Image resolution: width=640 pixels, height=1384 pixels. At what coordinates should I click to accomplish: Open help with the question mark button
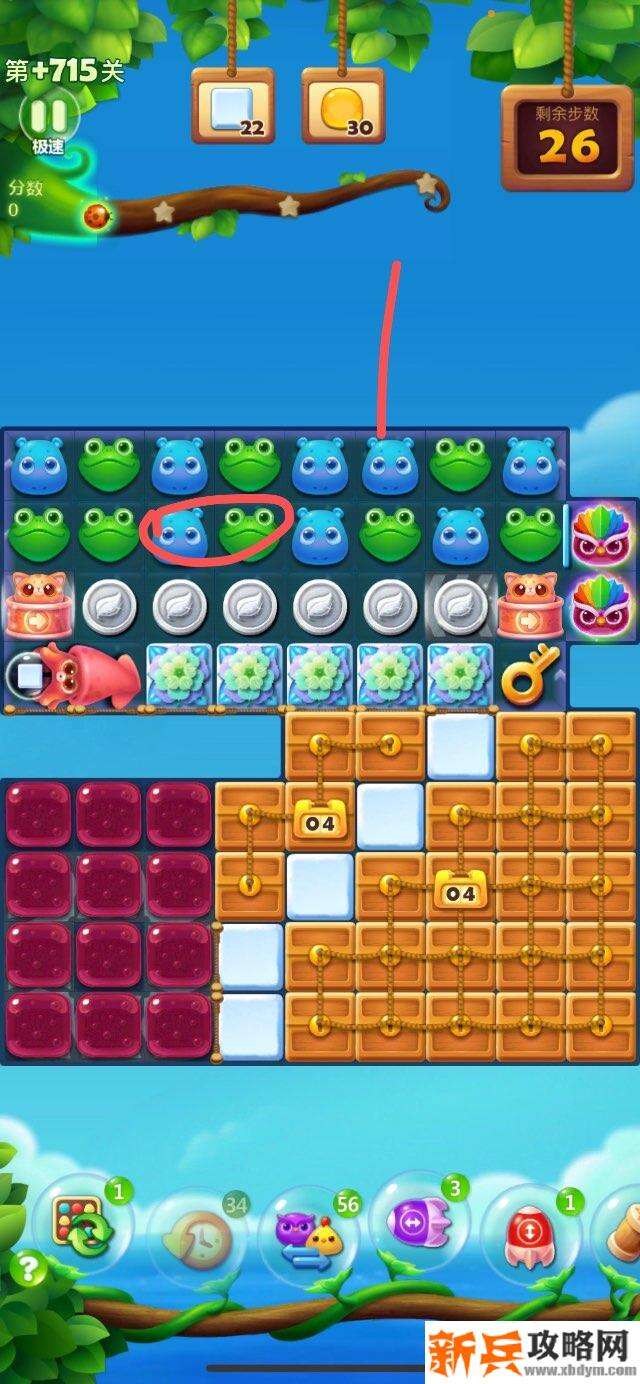click(28, 1271)
